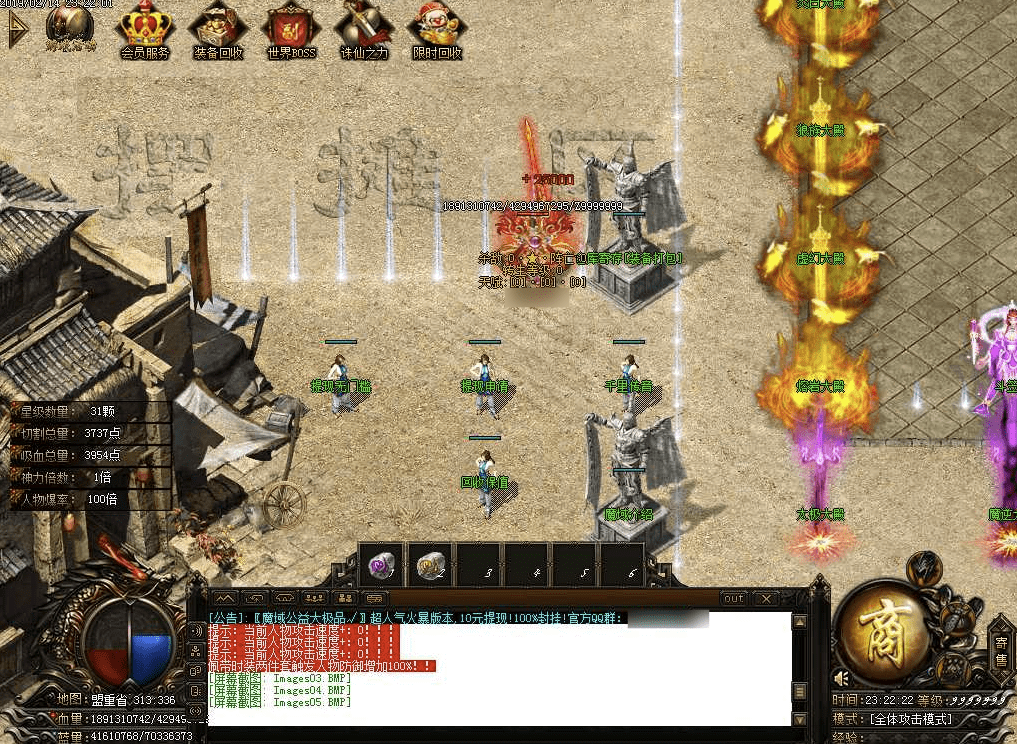Viewport: 1017px width, 744px height.
Task: Open the 寄售 consignment button
Action: point(1001,650)
